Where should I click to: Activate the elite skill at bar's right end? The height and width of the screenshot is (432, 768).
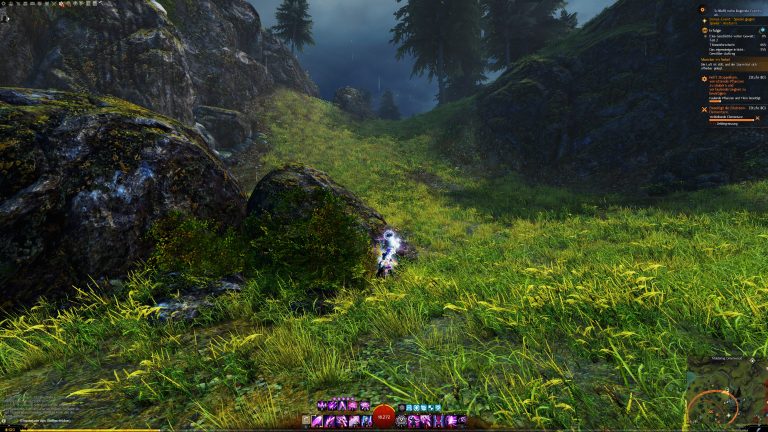click(462, 421)
